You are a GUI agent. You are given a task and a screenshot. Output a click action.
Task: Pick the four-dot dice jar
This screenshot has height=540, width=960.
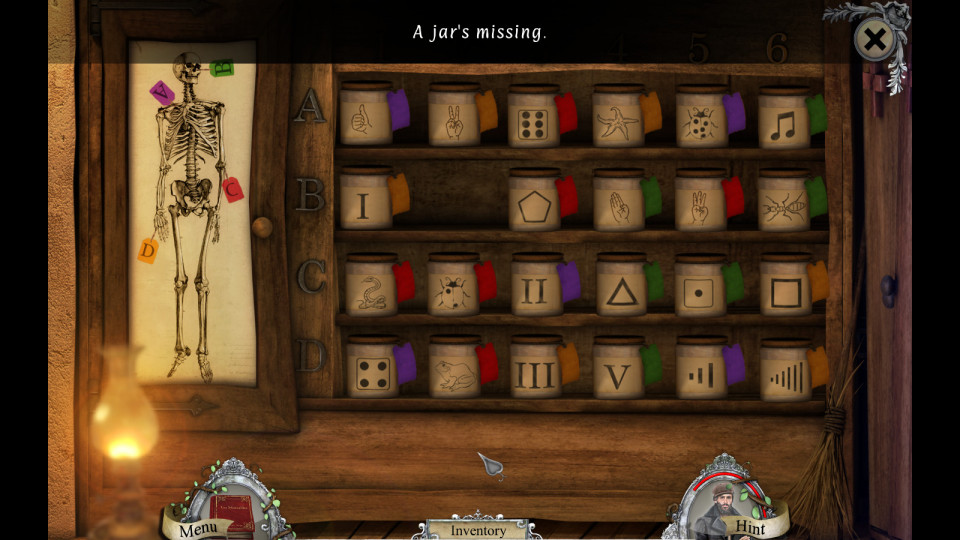tap(371, 371)
